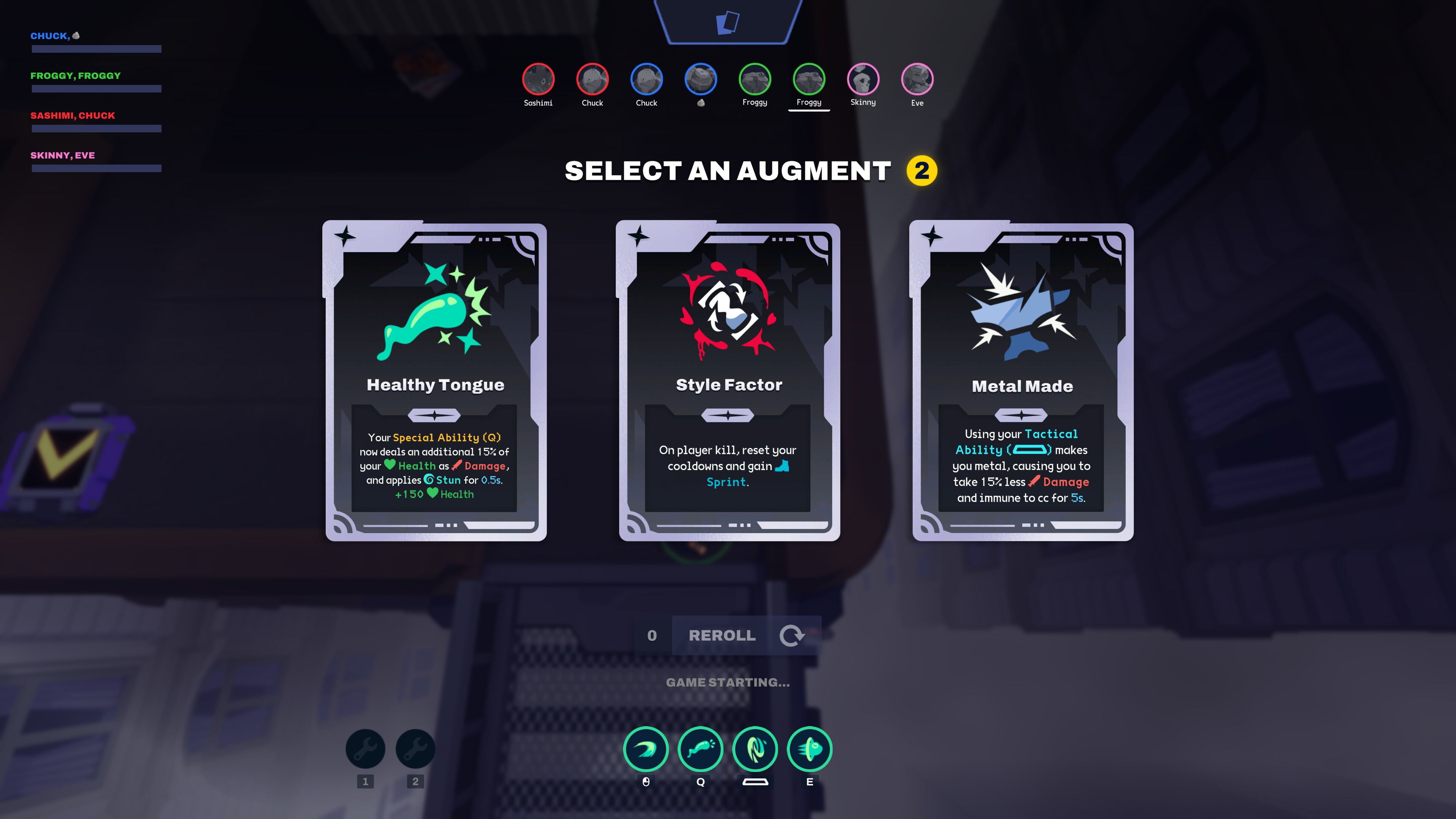This screenshot has width=1456, height=819.
Task: Click the primary attack ability icon
Action: click(x=646, y=750)
